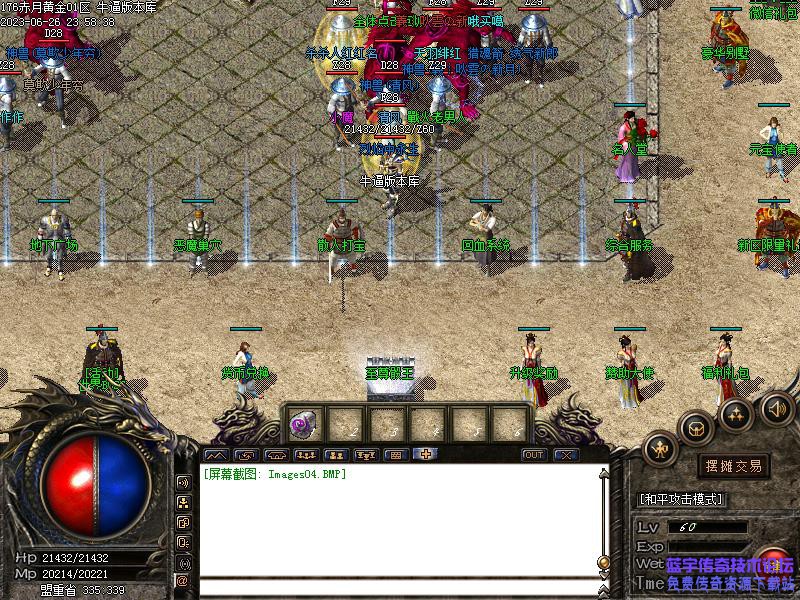Click the OUT button above the chat
This screenshot has width=800, height=600.
535,455
